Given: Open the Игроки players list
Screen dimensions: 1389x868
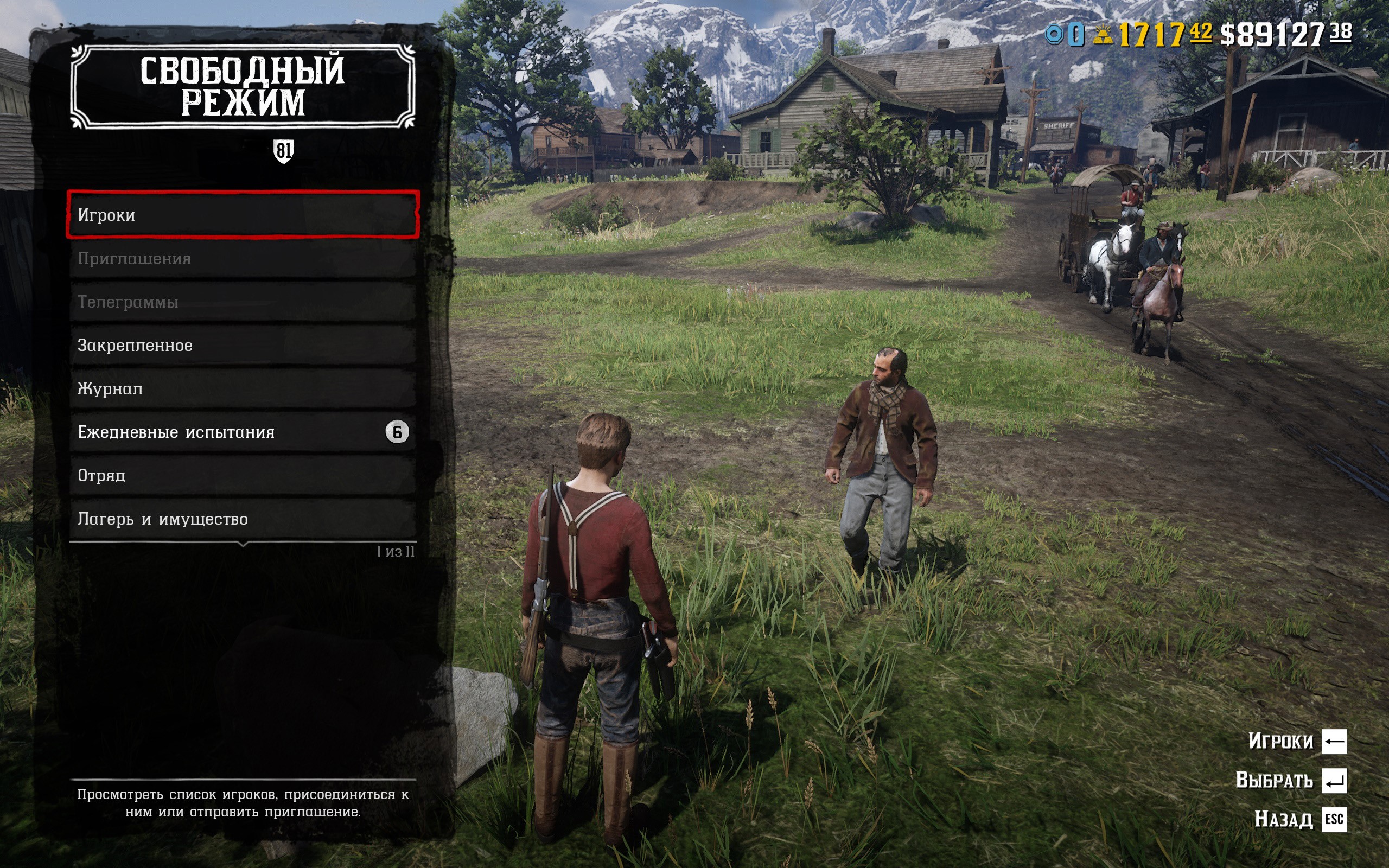Looking at the screenshot, I should [242, 215].
